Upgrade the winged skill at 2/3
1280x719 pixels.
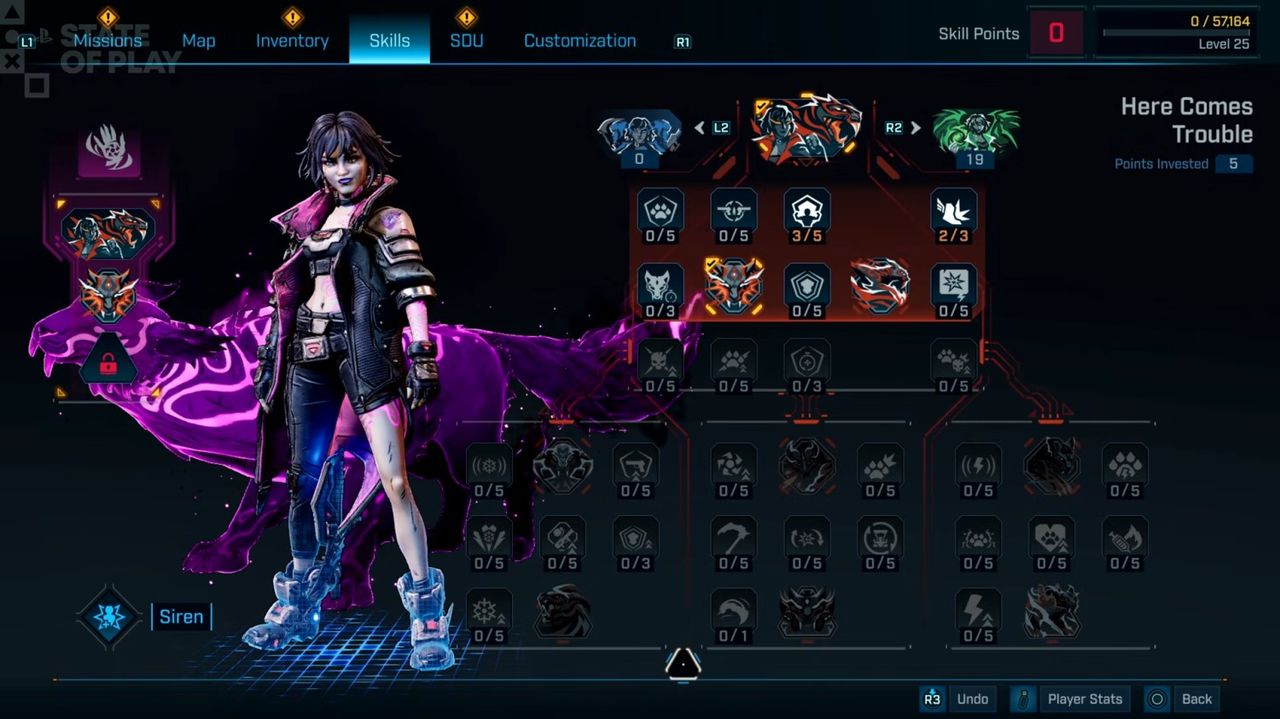[x=953, y=214]
